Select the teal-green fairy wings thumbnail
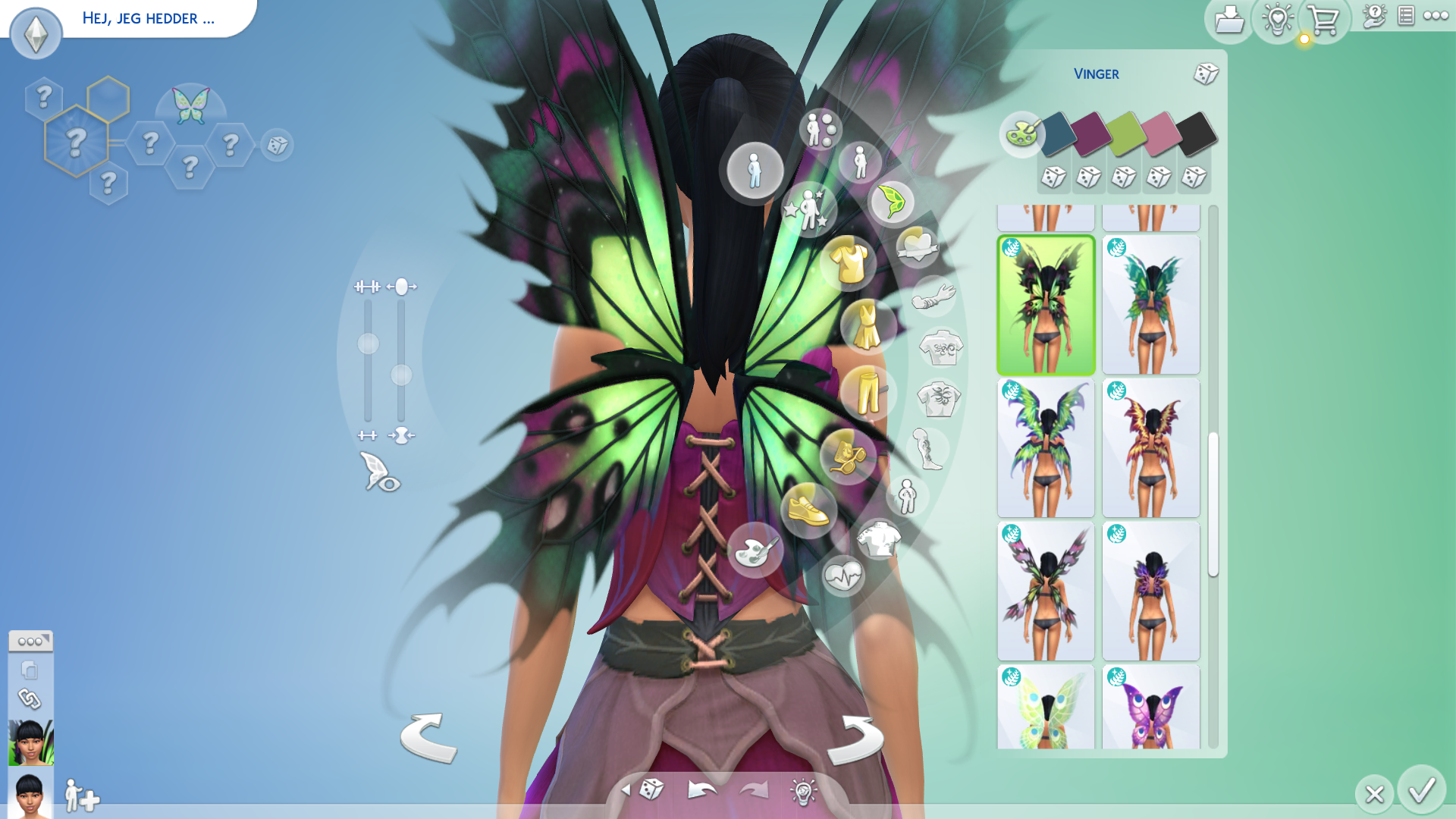Viewport: 1456px width, 819px height. pos(1150,304)
